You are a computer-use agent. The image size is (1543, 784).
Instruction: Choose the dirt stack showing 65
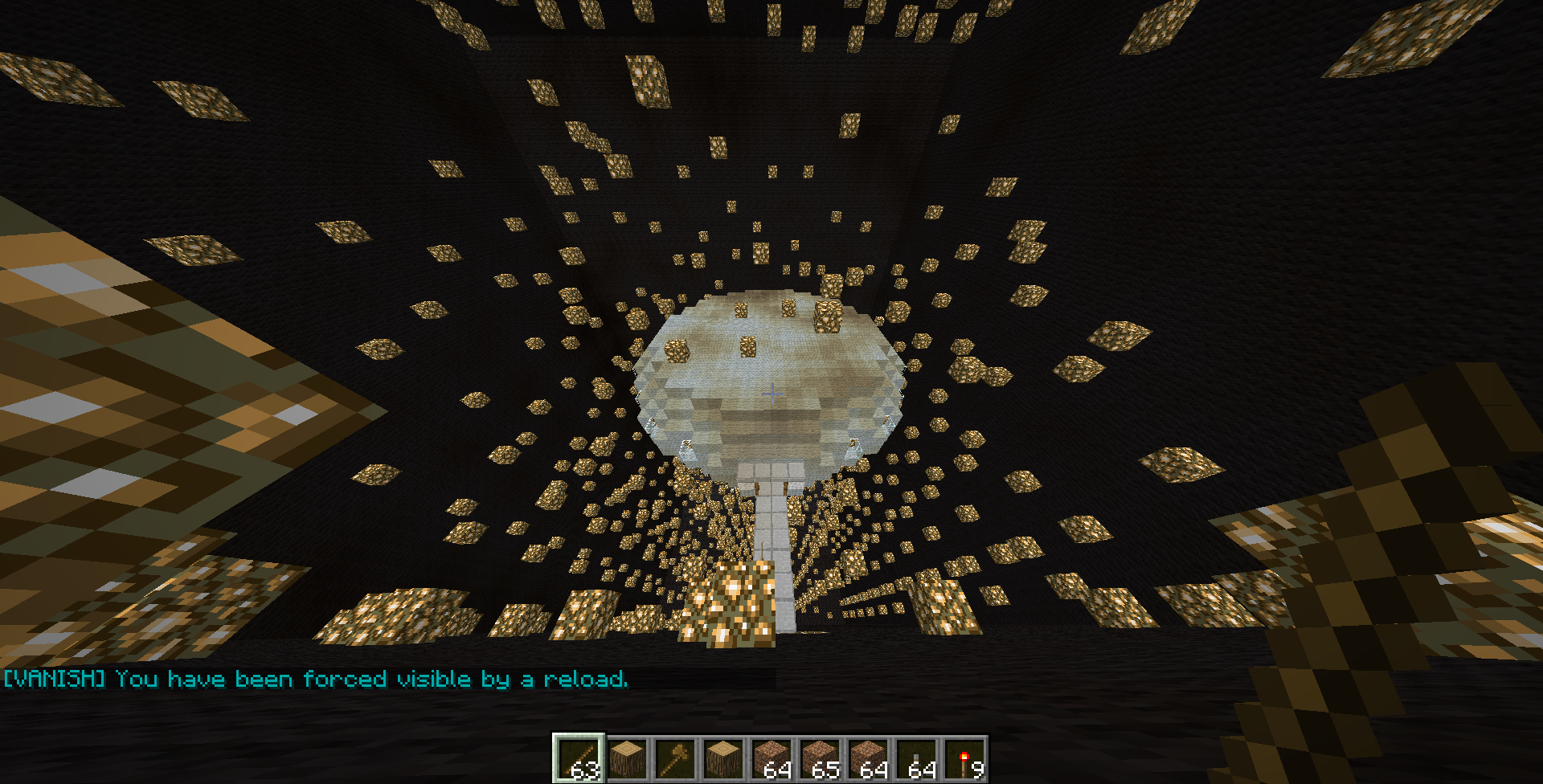820,758
